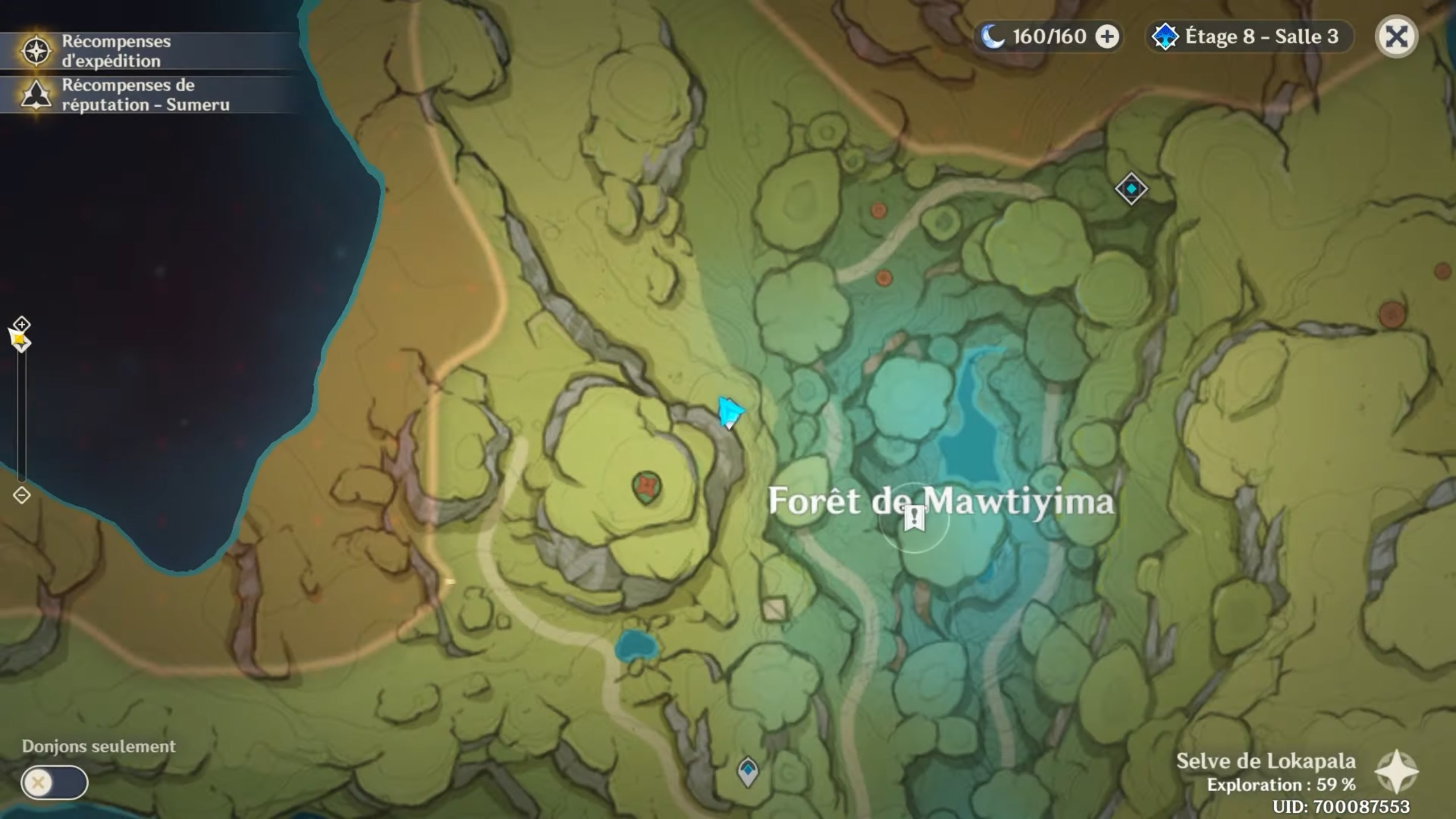Click the zoom in icon above the slider
Viewport: 1456px width, 819px height.
21,325
